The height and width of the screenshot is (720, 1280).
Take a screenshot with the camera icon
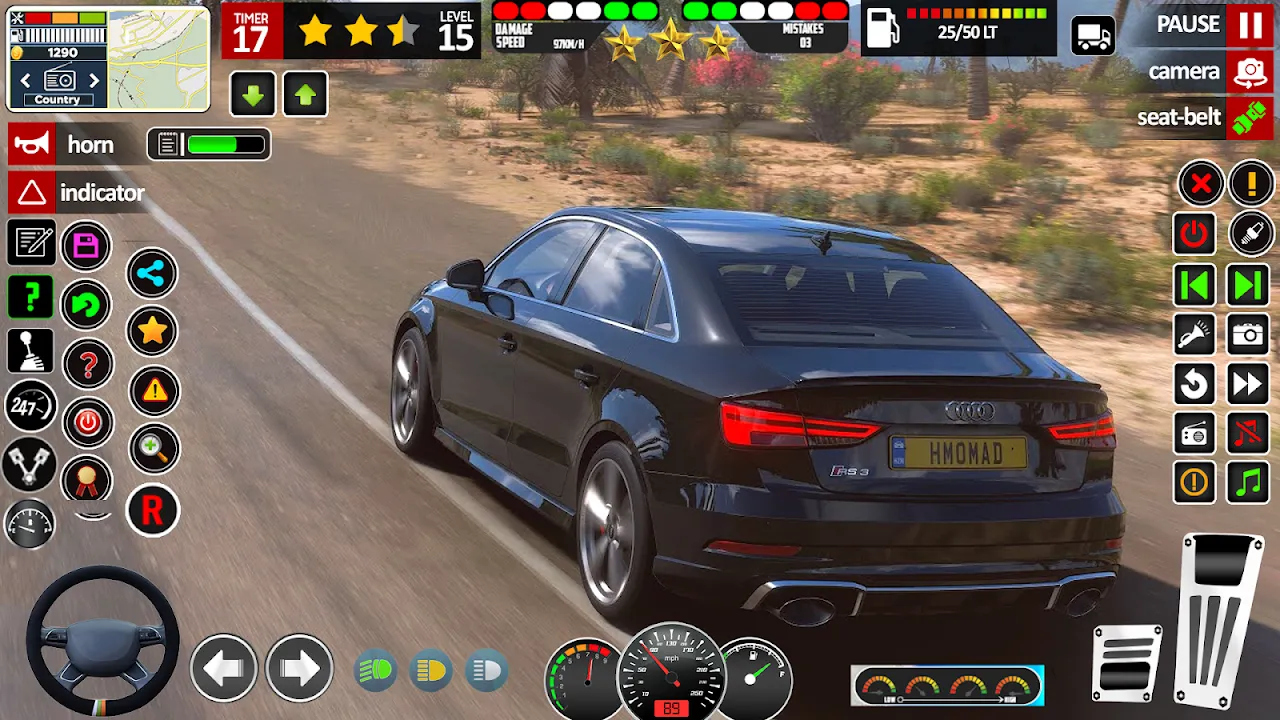[x=1249, y=335]
